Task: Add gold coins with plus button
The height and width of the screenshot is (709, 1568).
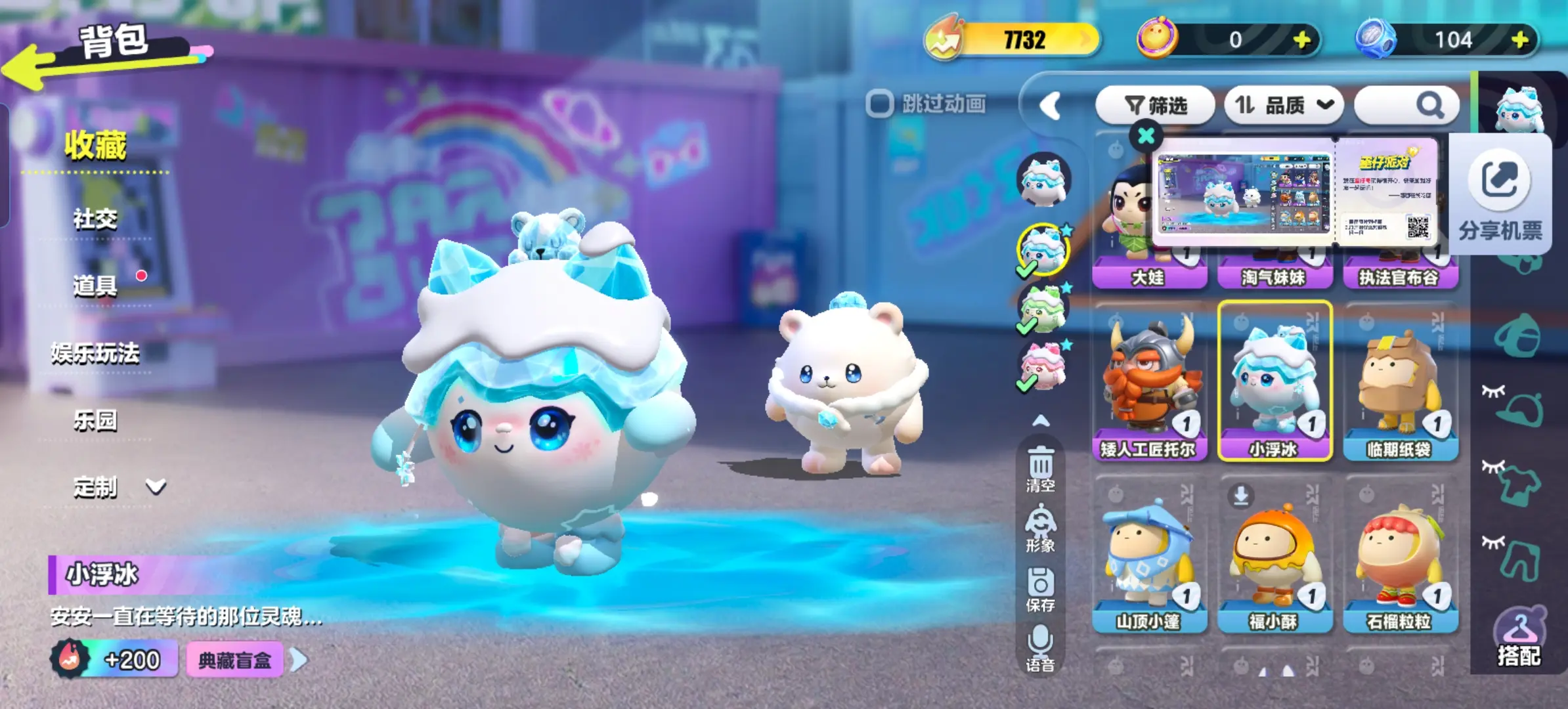Action: pos(1302,40)
